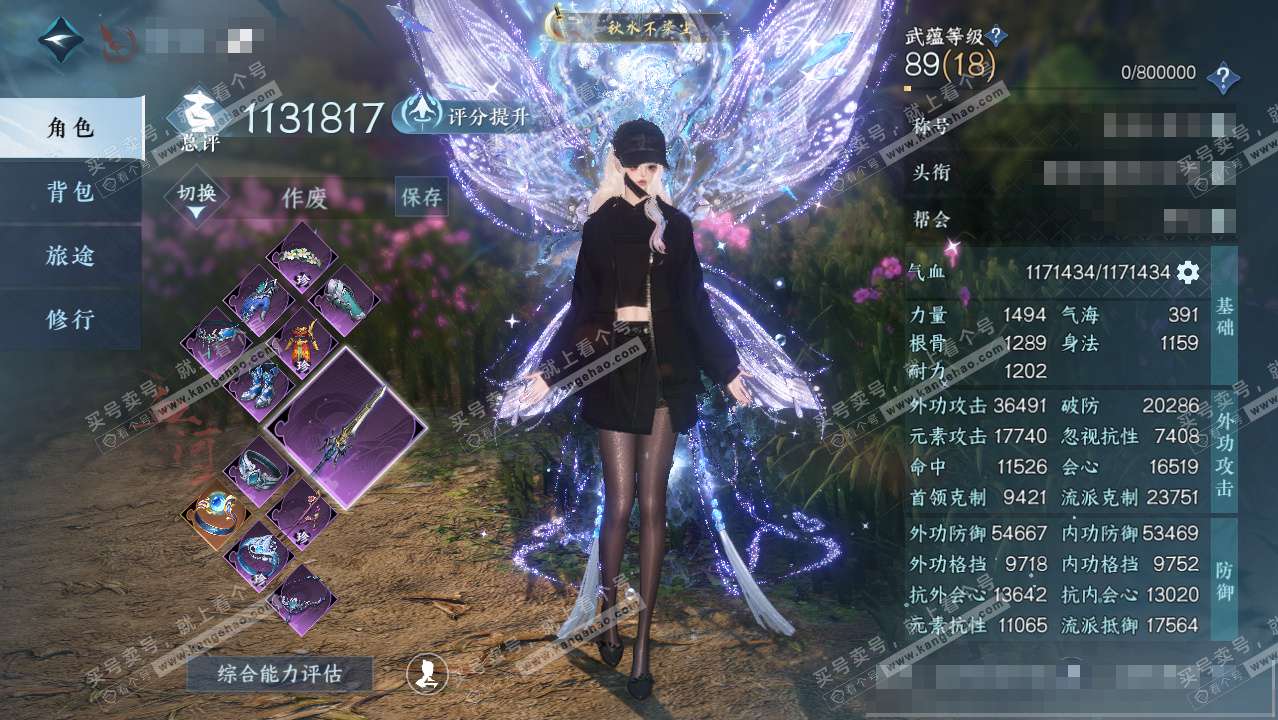1278x720 pixels.
Task: Switch to the 基础 basic stats tab
Action: click(x=1225, y=315)
